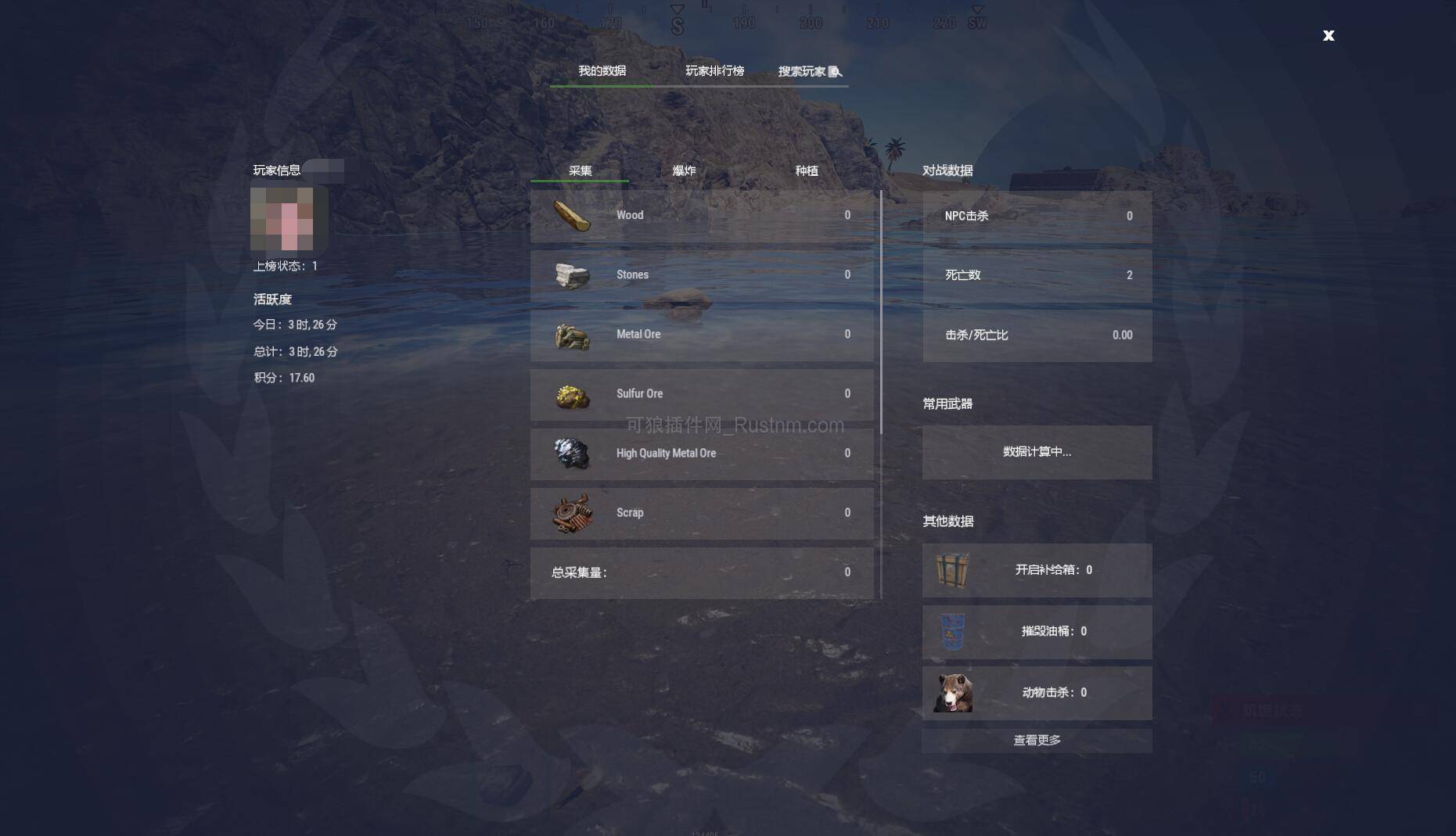Screen dimensions: 1456x836
Task: Click the 常用武器 weapon data box
Action: click(x=1037, y=452)
